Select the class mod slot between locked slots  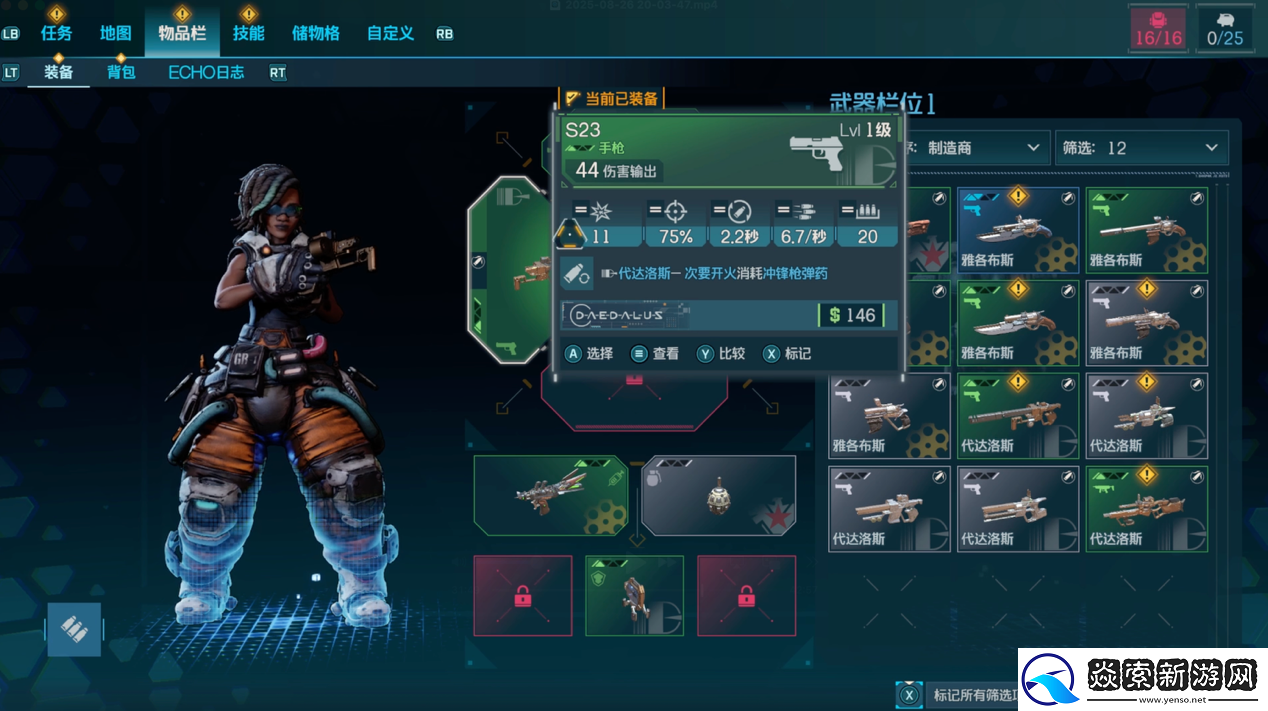[x=634, y=595]
